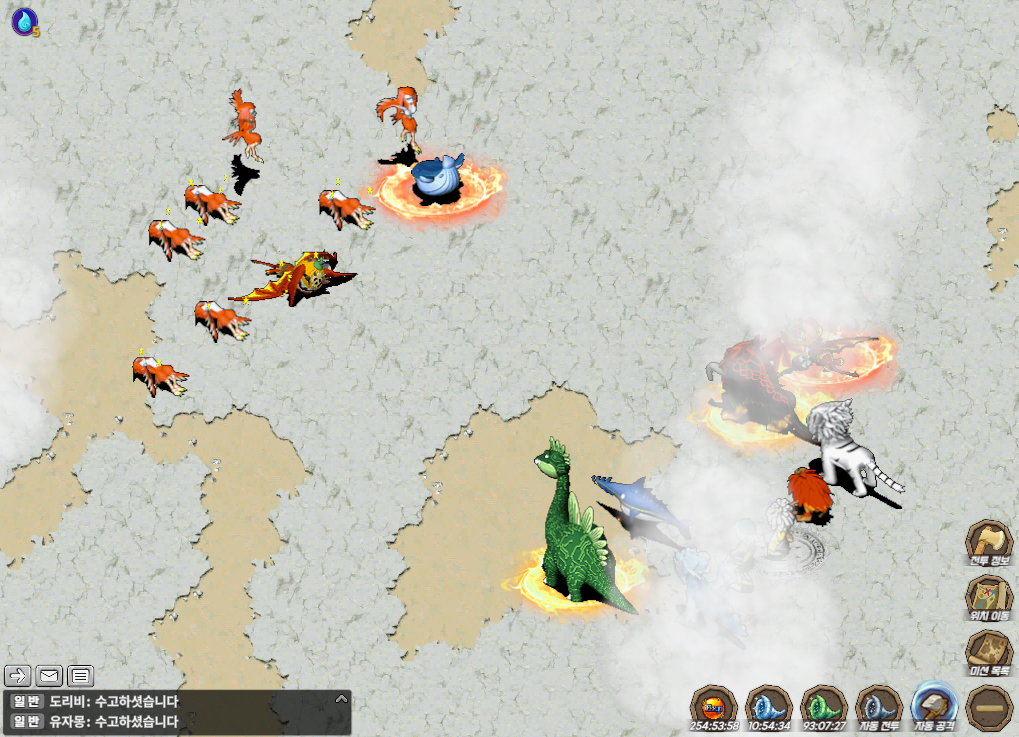Open the chat log list button
Image resolution: width=1019 pixels, height=737 pixels.
(x=81, y=676)
